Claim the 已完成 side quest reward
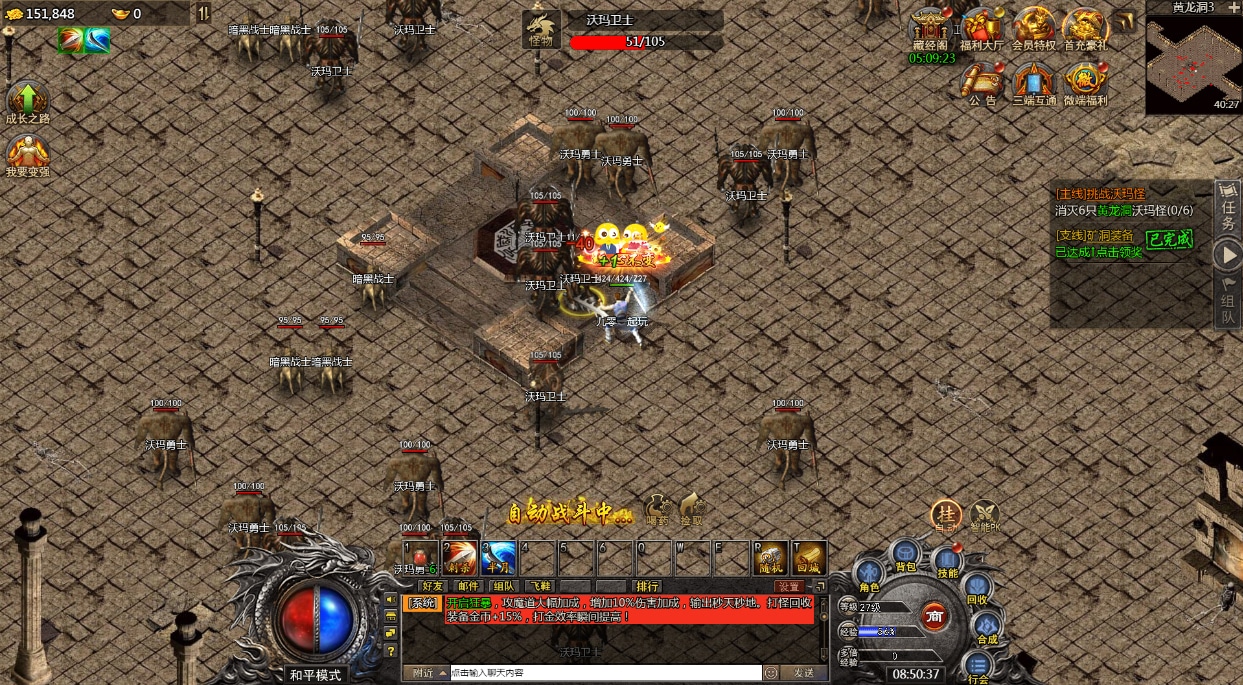 [1169, 239]
